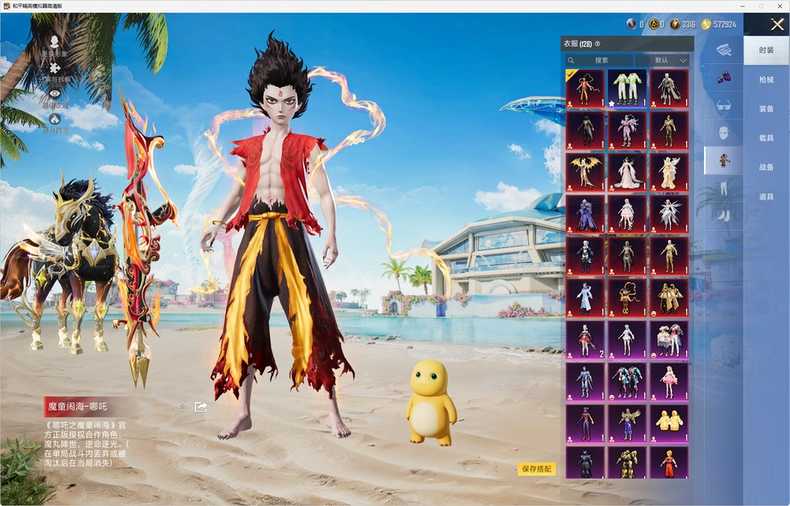This screenshot has height=506, width=790.
Task: Select the sunglasses category icon
Action: pos(723,105)
